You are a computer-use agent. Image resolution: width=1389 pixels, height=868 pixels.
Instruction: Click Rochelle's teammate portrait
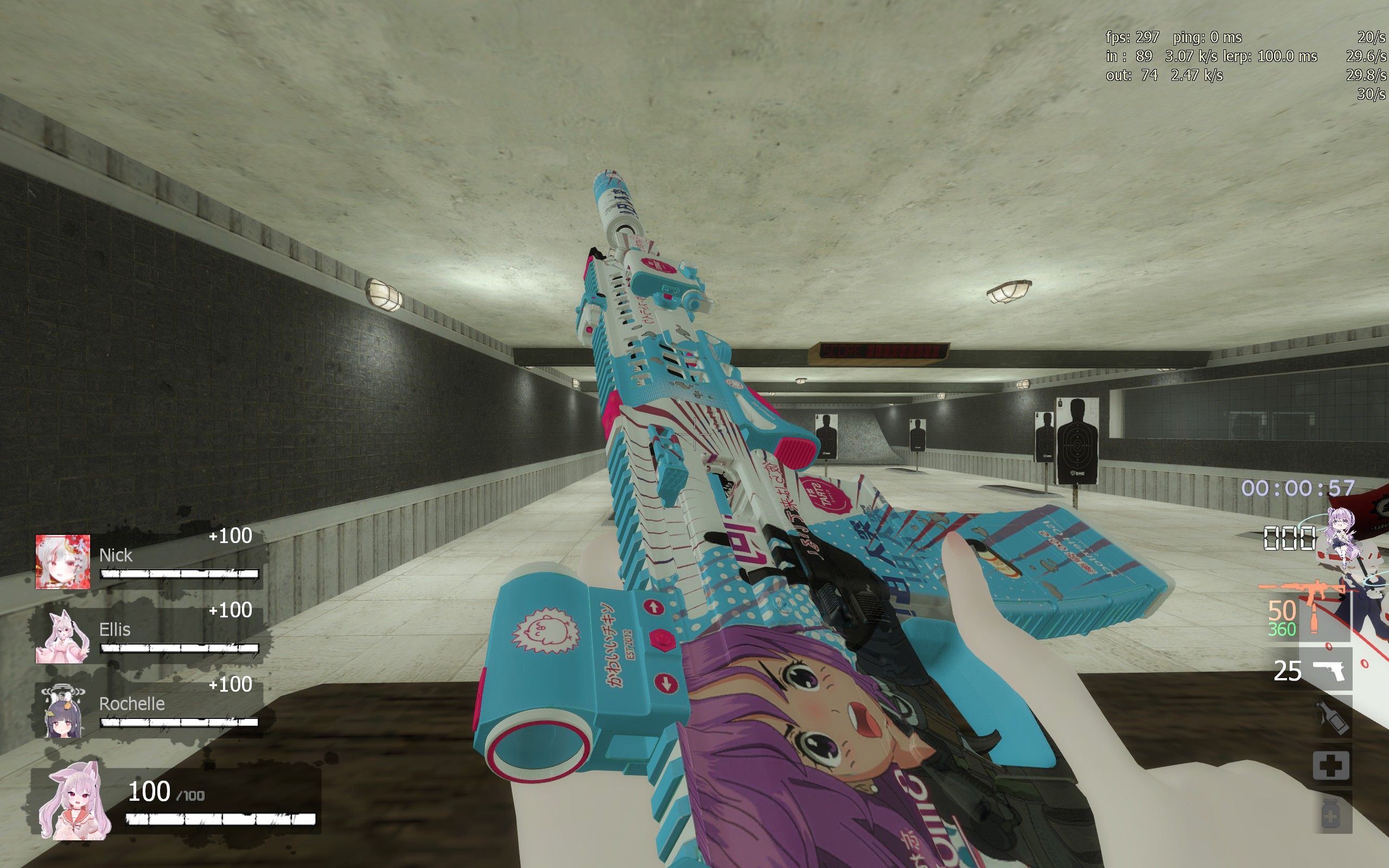pos(62,711)
